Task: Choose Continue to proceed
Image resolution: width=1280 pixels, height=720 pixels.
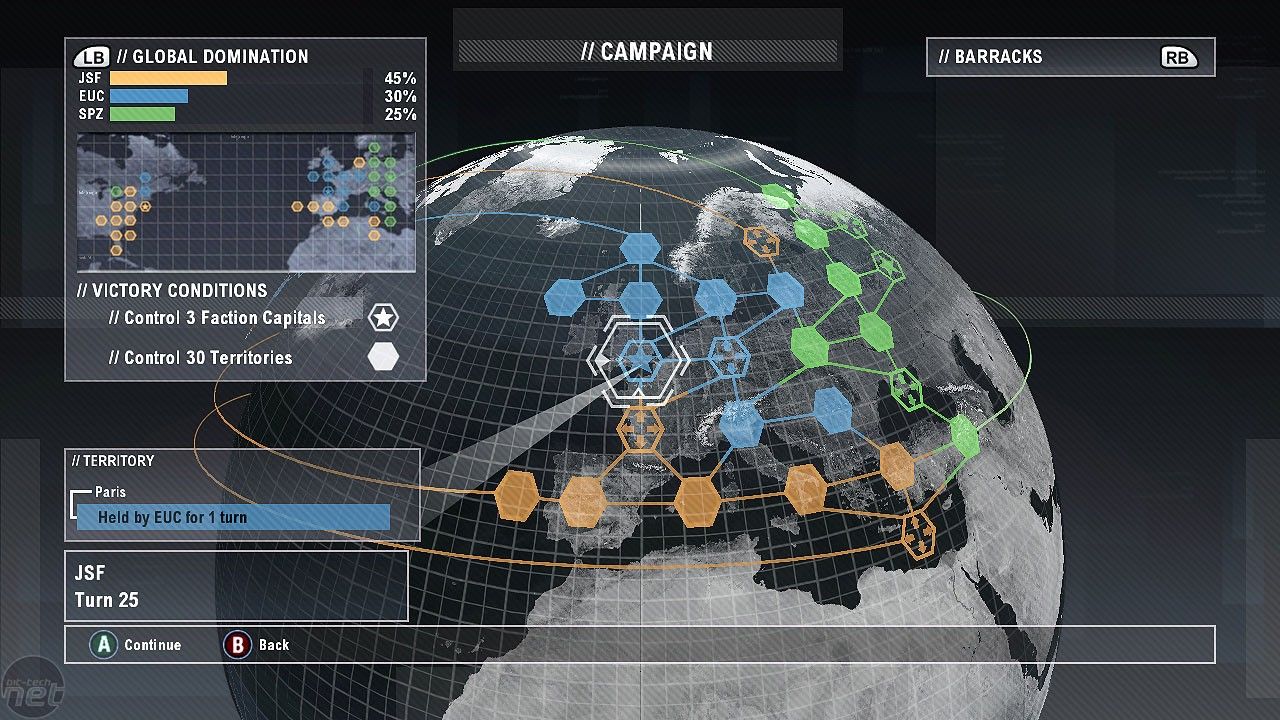Action: pos(138,645)
